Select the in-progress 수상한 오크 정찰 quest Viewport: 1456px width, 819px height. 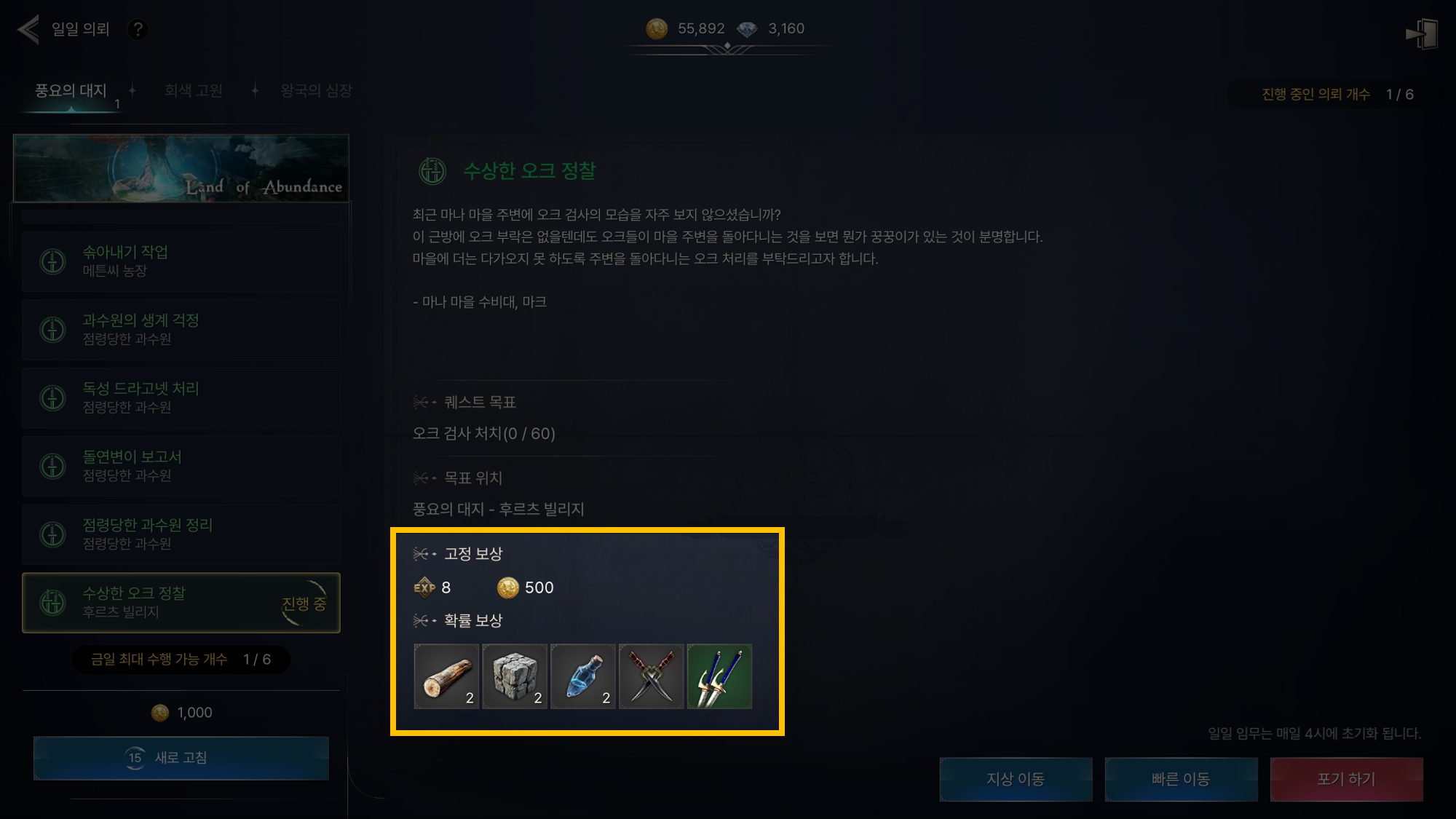click(181, 603)
